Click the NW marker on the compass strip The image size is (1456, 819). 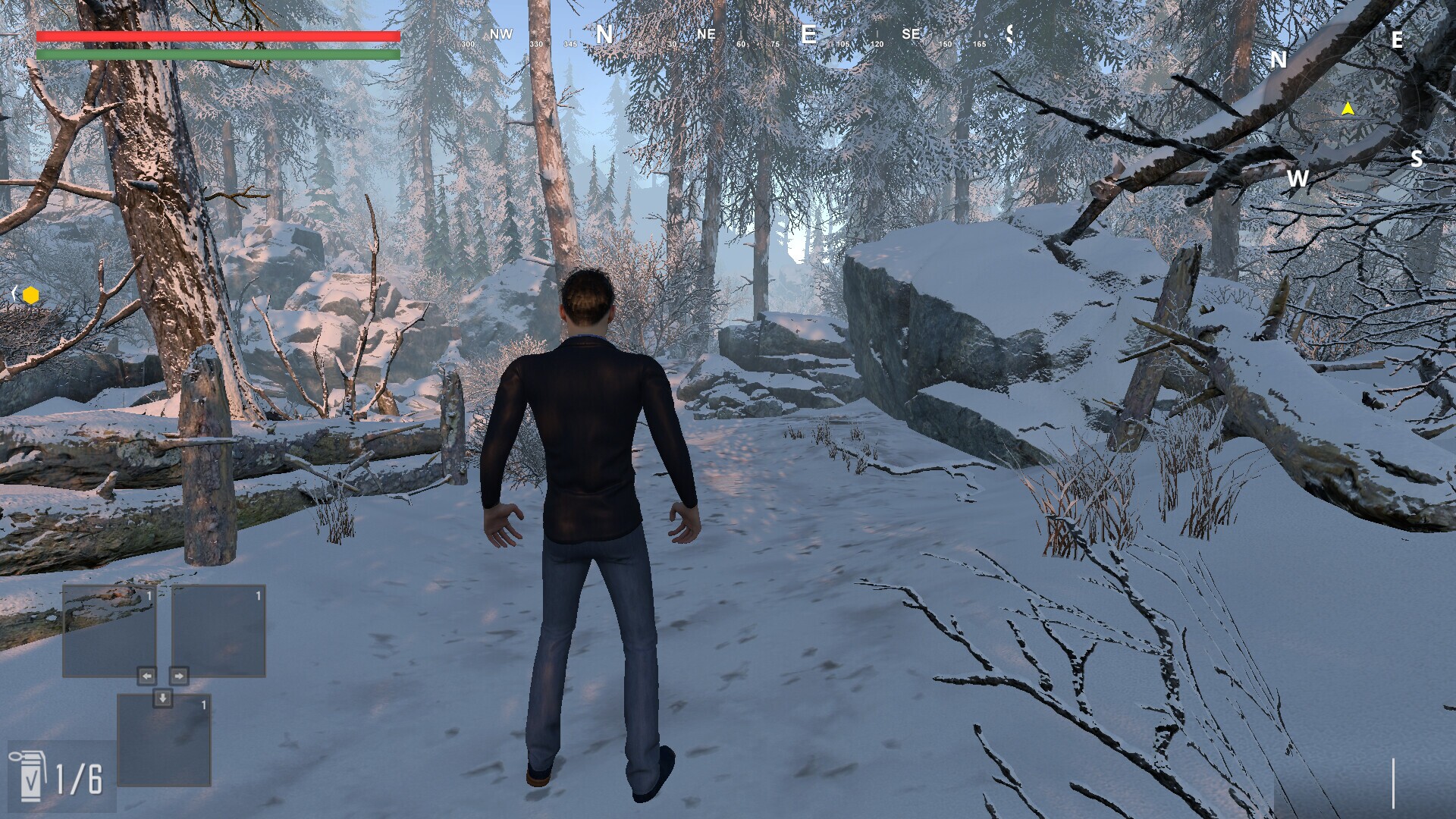[x=501, y=34]
